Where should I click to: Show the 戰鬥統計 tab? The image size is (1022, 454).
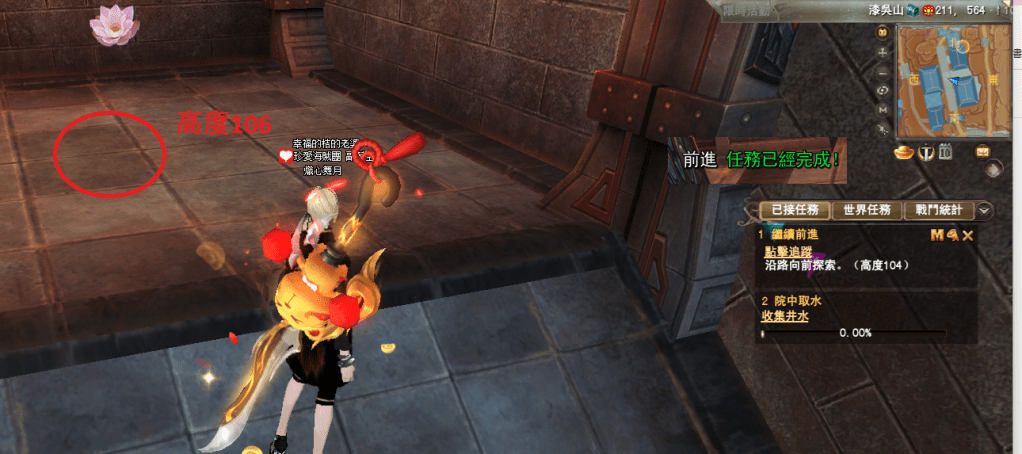click(937, 210)
